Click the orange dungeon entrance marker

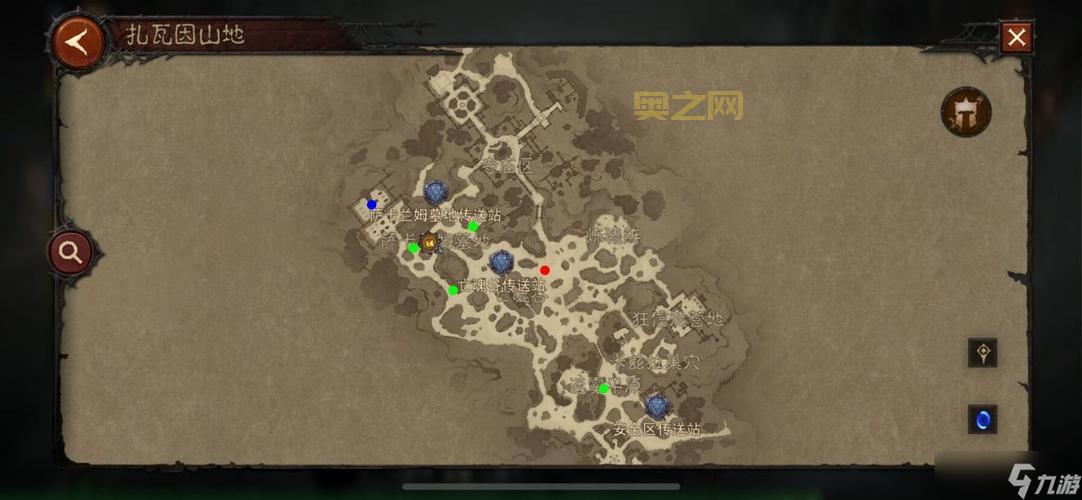coord(429,242)
